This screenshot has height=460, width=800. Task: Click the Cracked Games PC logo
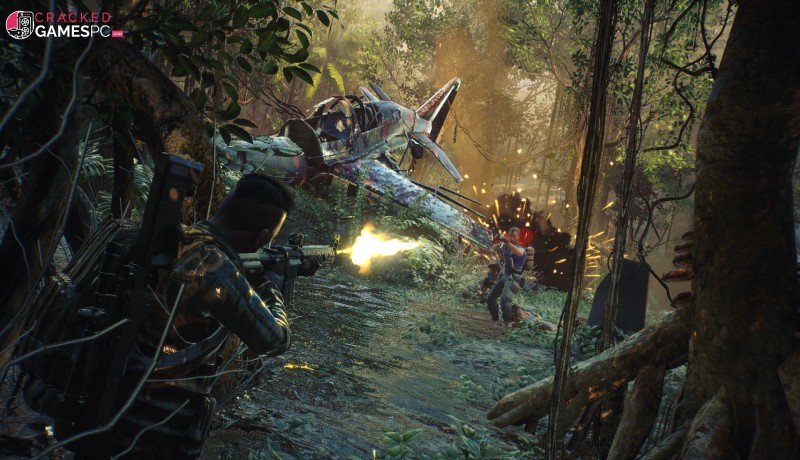coord(64,24)
